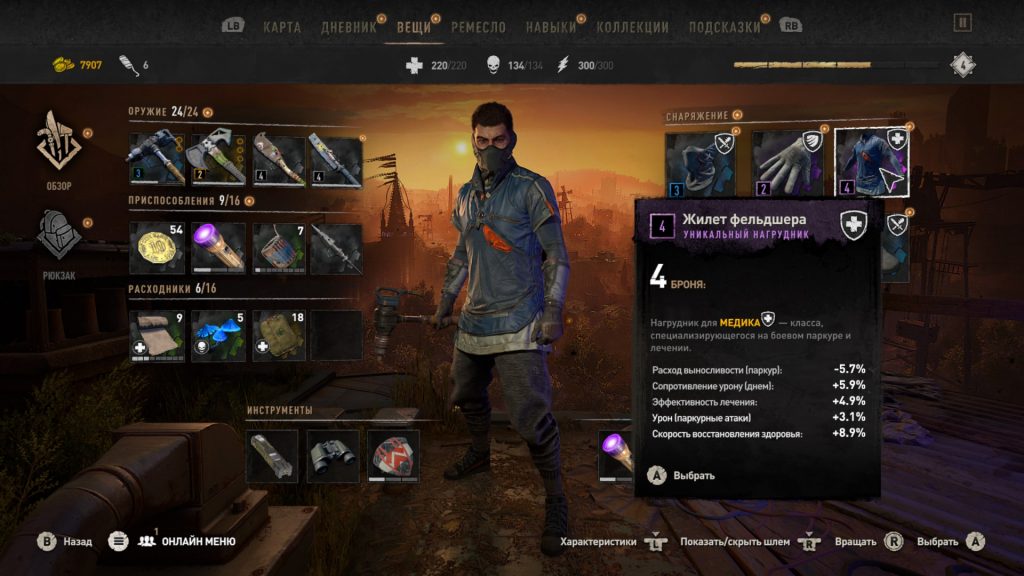1024x576 pixels.
Task: Switch to the Коллекции tab
Action: click(633, 27)
